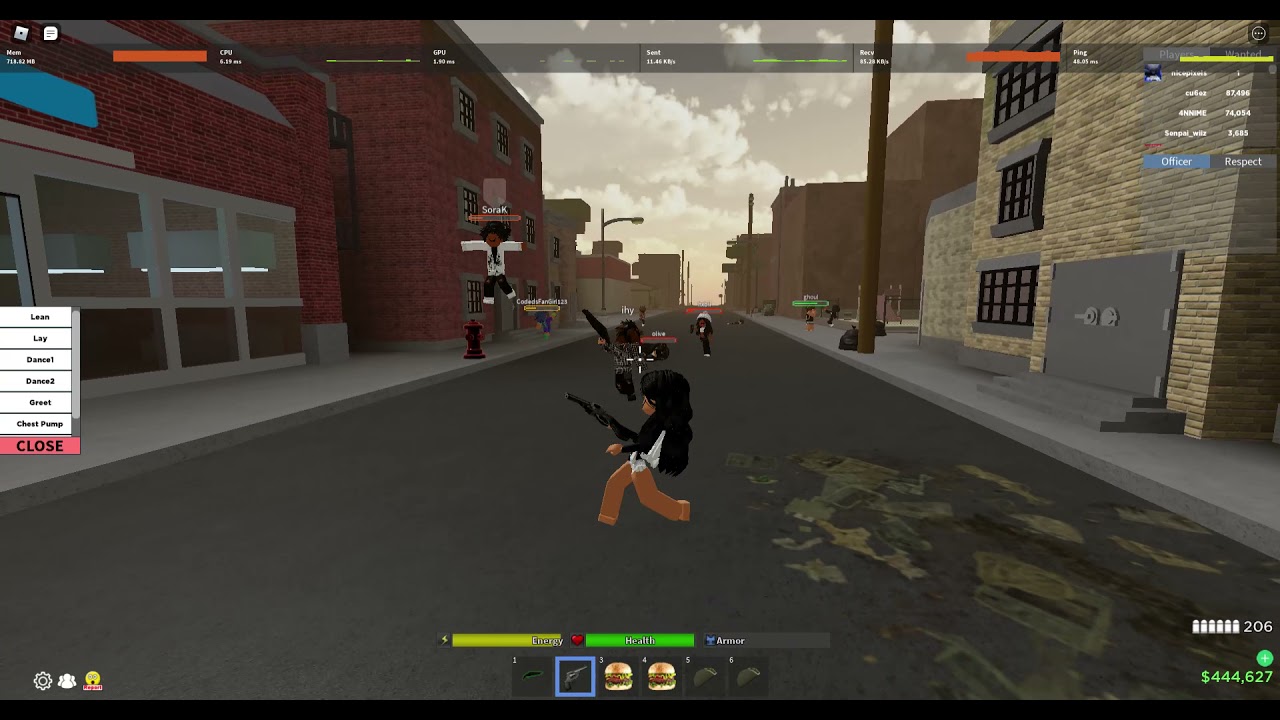Choose the Greet emote

[x=40, y=403]
